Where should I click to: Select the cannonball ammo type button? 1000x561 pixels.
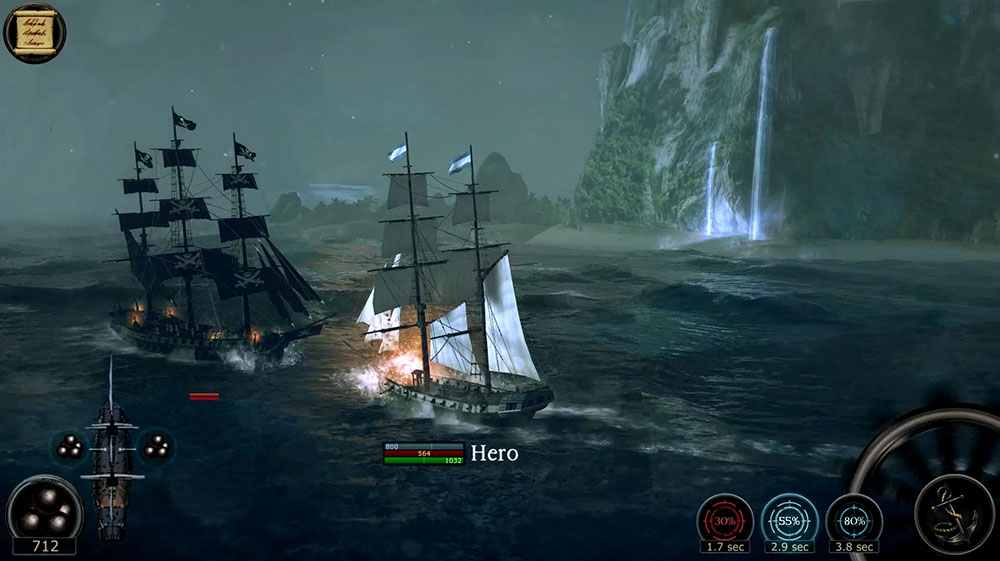(x=44, y=507)
